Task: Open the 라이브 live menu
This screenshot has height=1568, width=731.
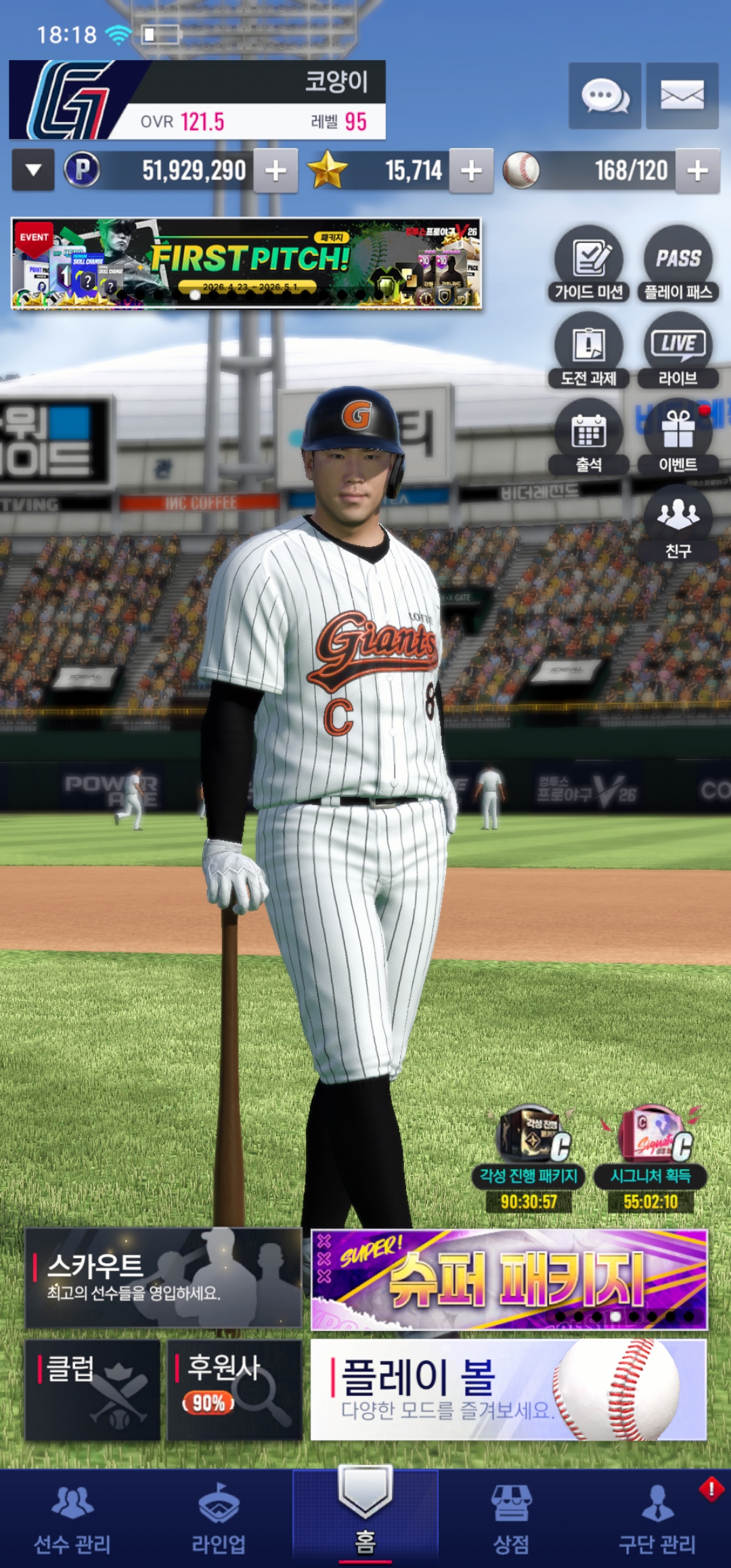Action: click(x=678, y=350)
